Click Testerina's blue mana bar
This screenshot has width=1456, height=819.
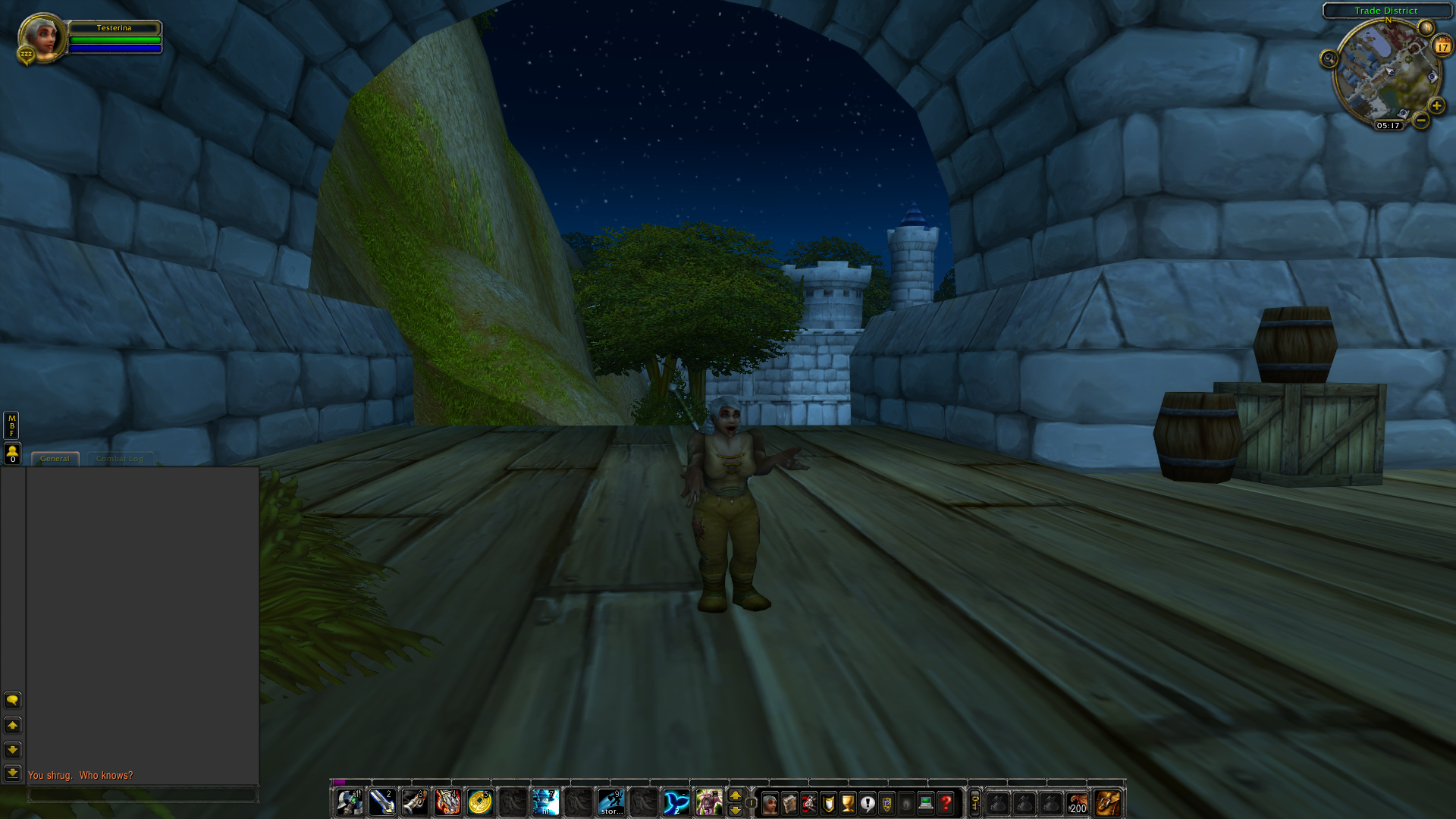pos(115,48)
